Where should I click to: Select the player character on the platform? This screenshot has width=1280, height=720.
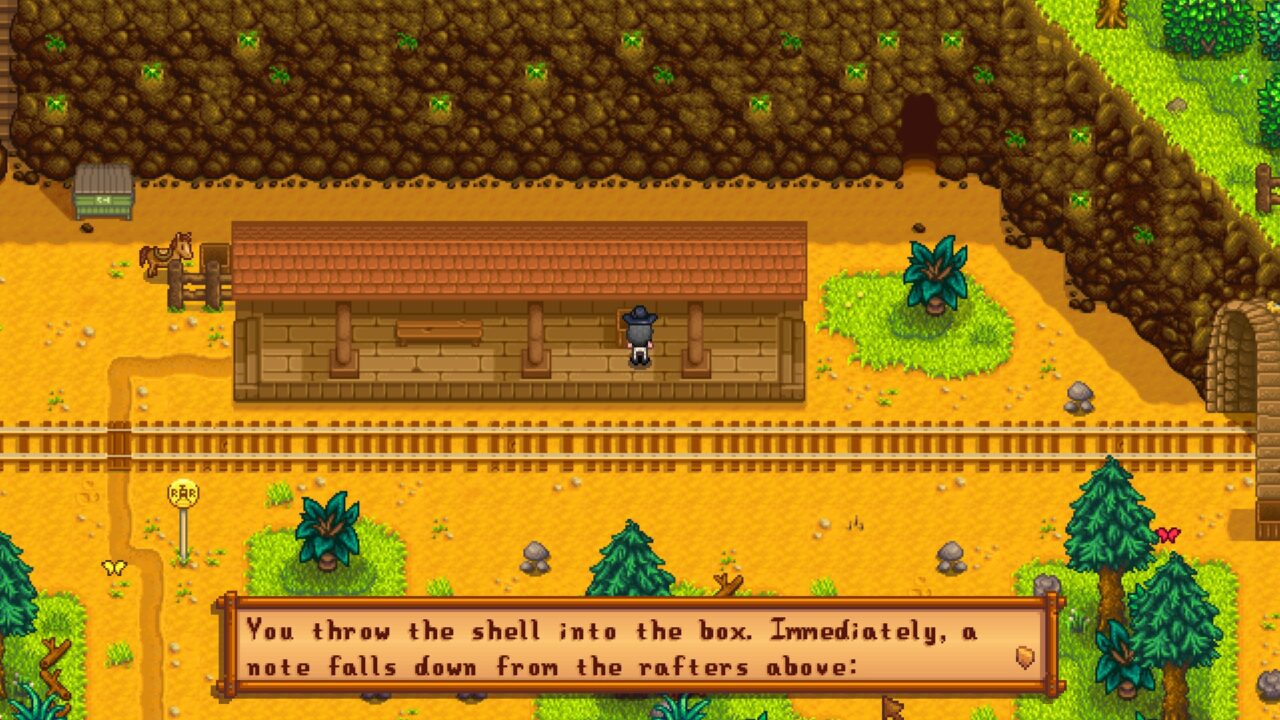(638, 335)
